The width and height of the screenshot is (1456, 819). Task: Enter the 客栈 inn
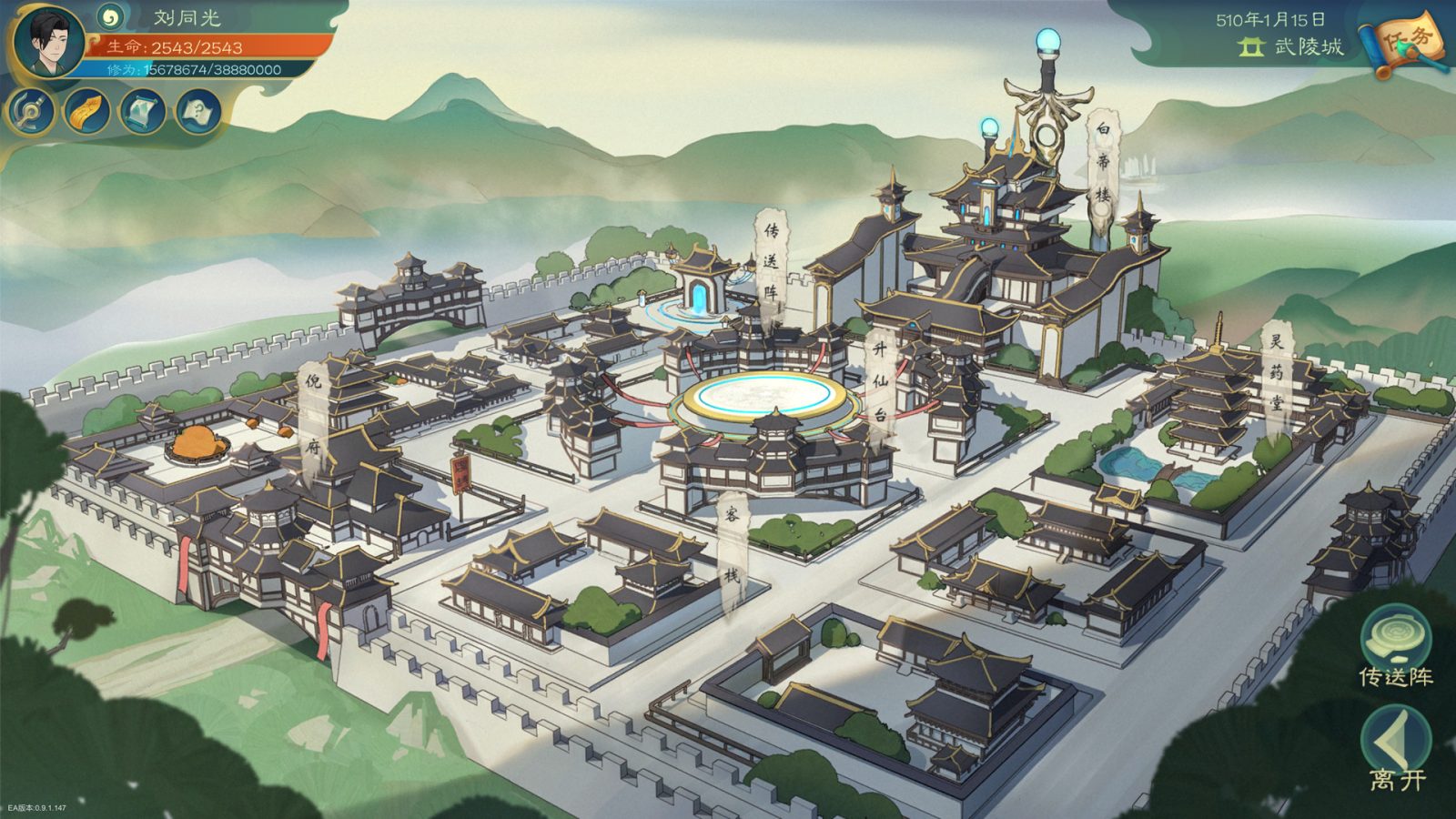tap(733, 546)
